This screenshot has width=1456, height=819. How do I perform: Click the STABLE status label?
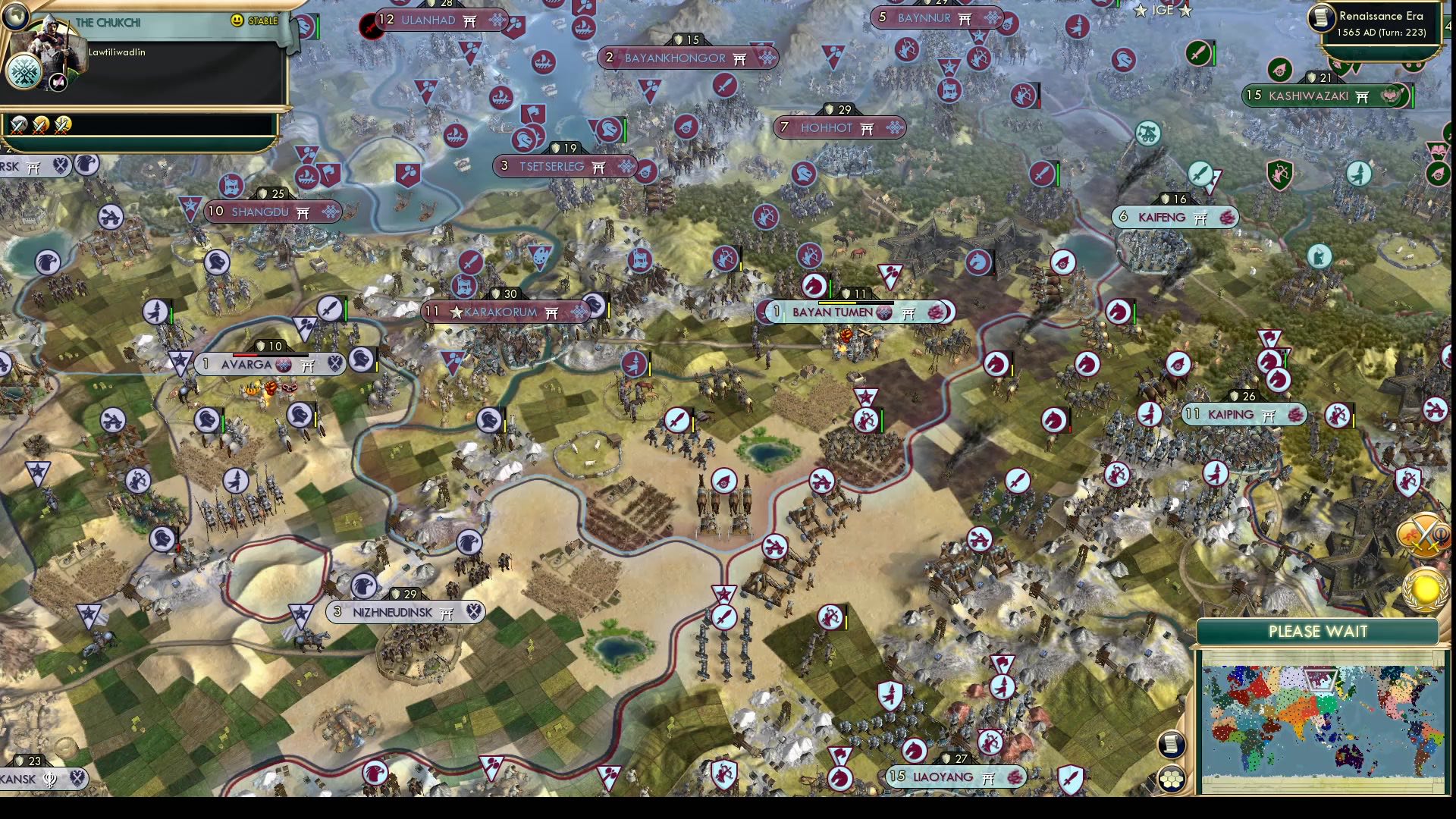coord(264,20)
